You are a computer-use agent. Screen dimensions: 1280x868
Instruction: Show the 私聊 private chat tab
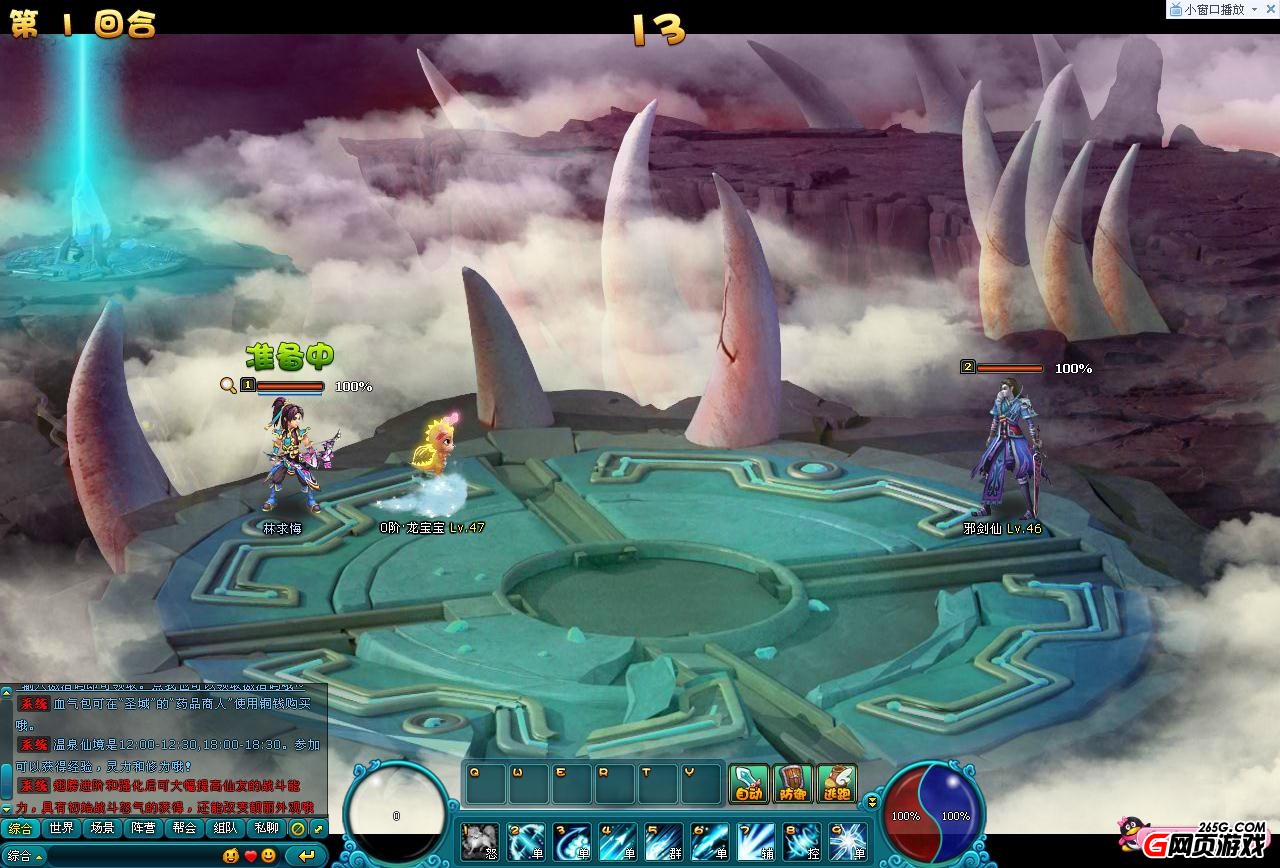tap(266, 828)
